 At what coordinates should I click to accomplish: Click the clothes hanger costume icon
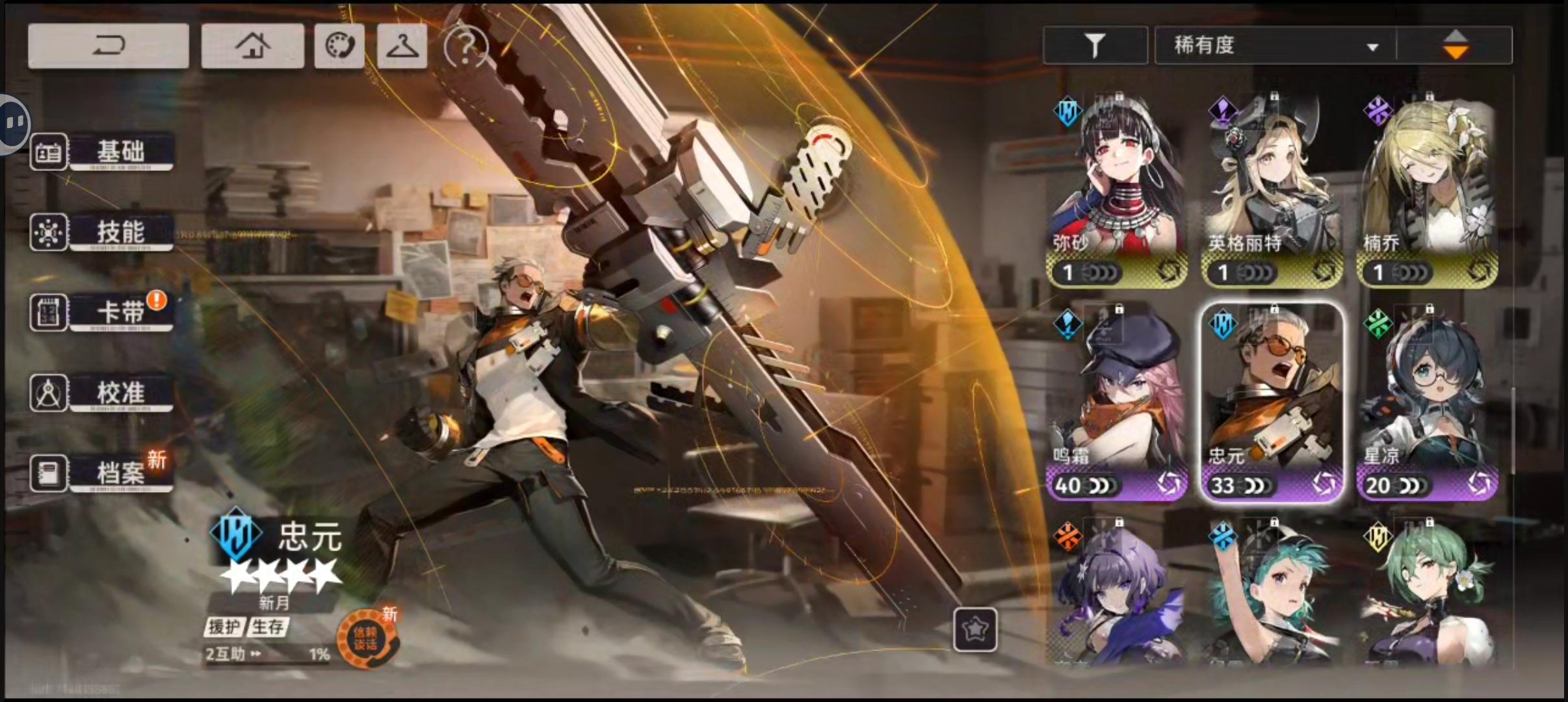click(x=402, y=45)
